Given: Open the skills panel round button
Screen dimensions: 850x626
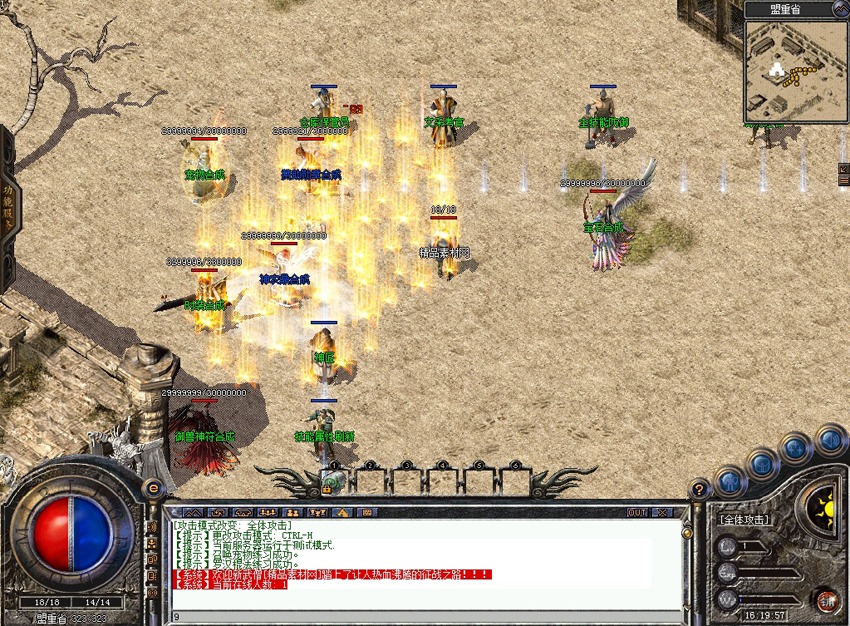Looking at the screenshot, I should (x=796, y=447).
